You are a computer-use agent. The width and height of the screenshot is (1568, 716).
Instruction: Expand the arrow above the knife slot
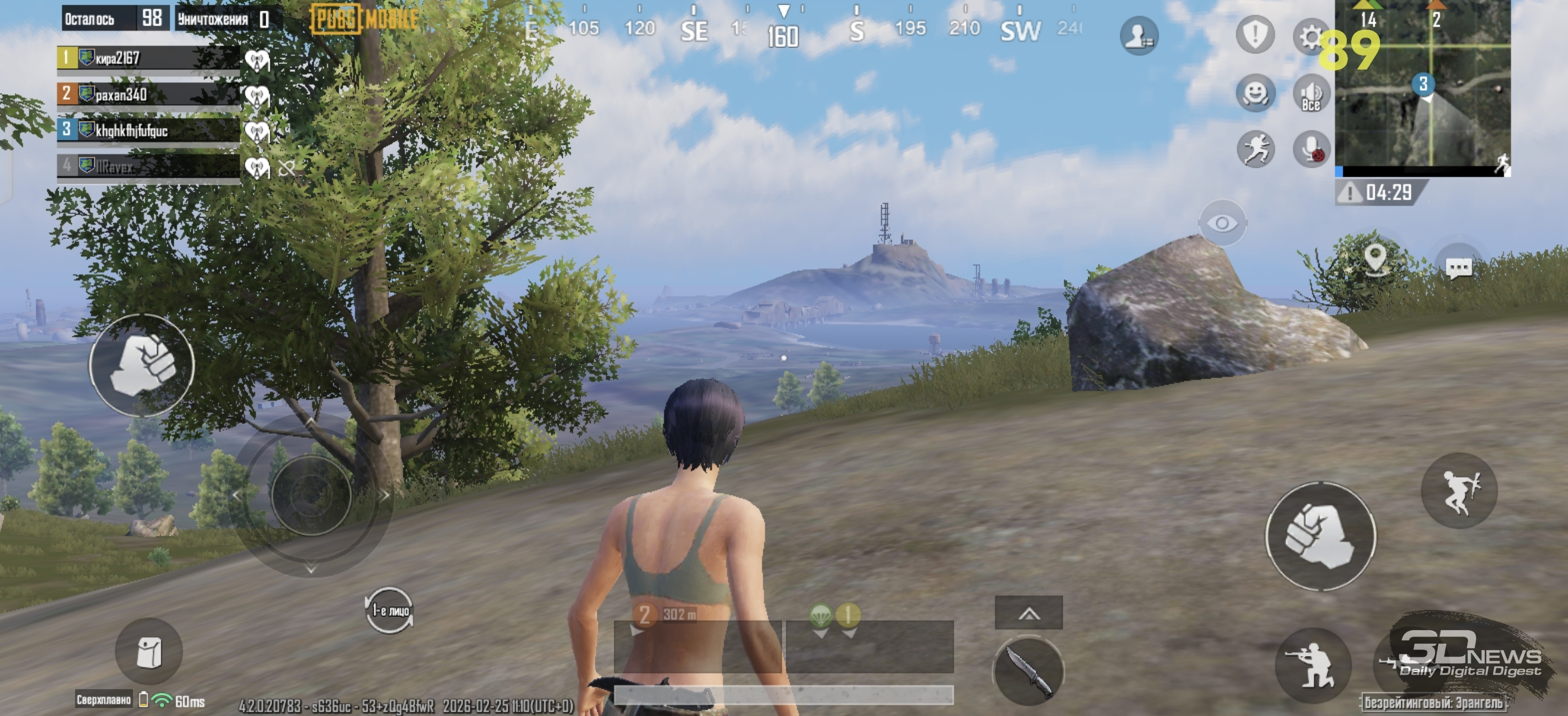[x=1029, y=613]
